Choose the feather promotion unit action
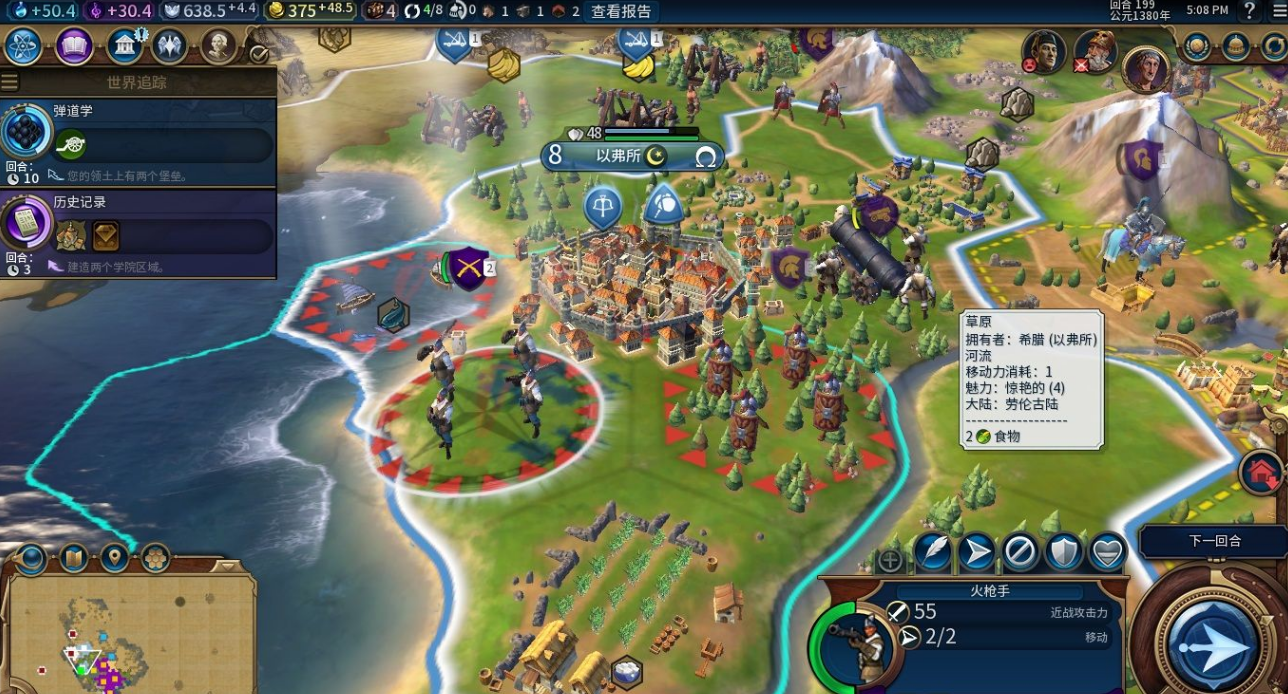 tap(932, 553)
